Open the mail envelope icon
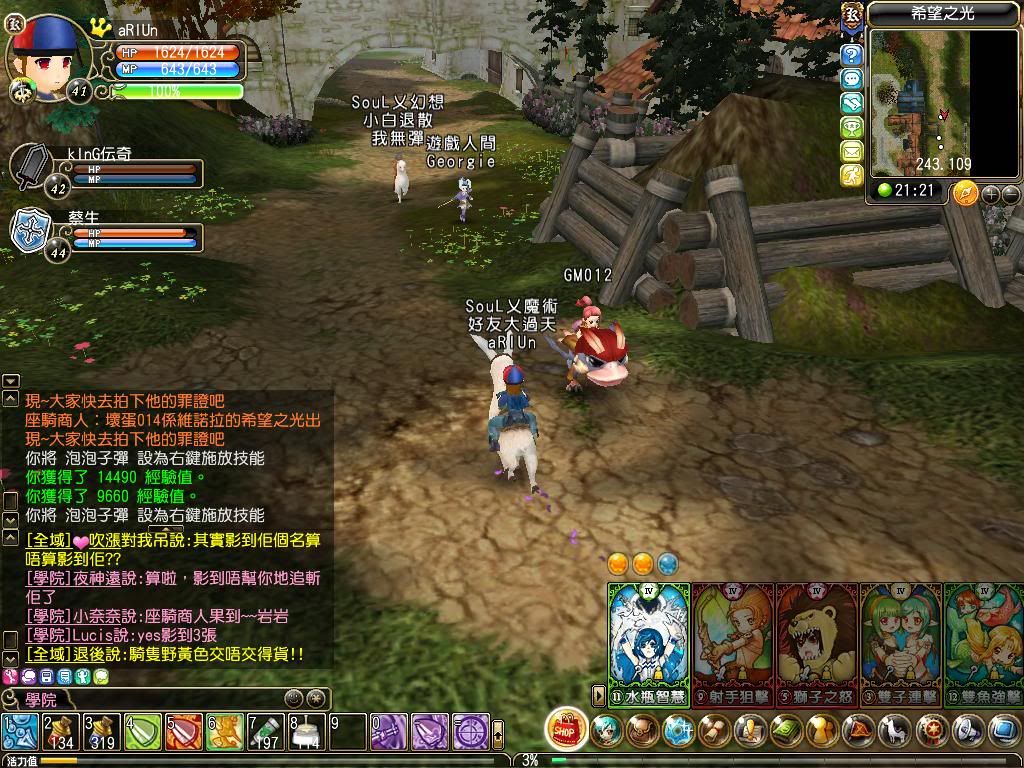 point(851,151)
